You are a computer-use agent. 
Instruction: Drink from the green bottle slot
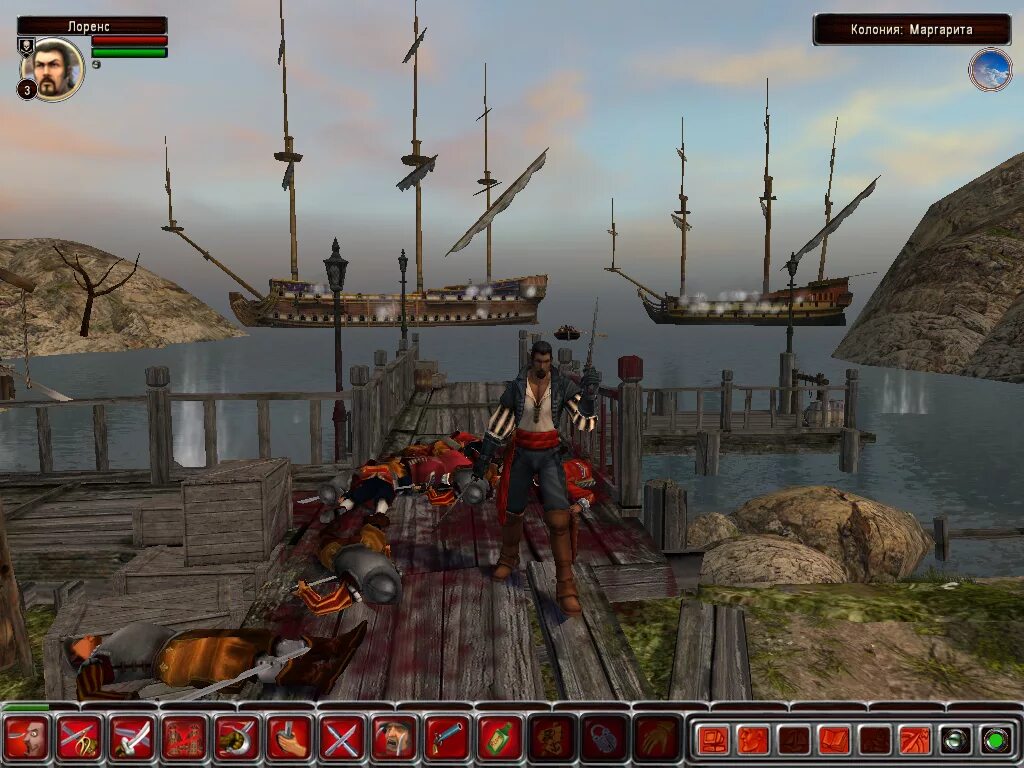click(x=499, y=739)
